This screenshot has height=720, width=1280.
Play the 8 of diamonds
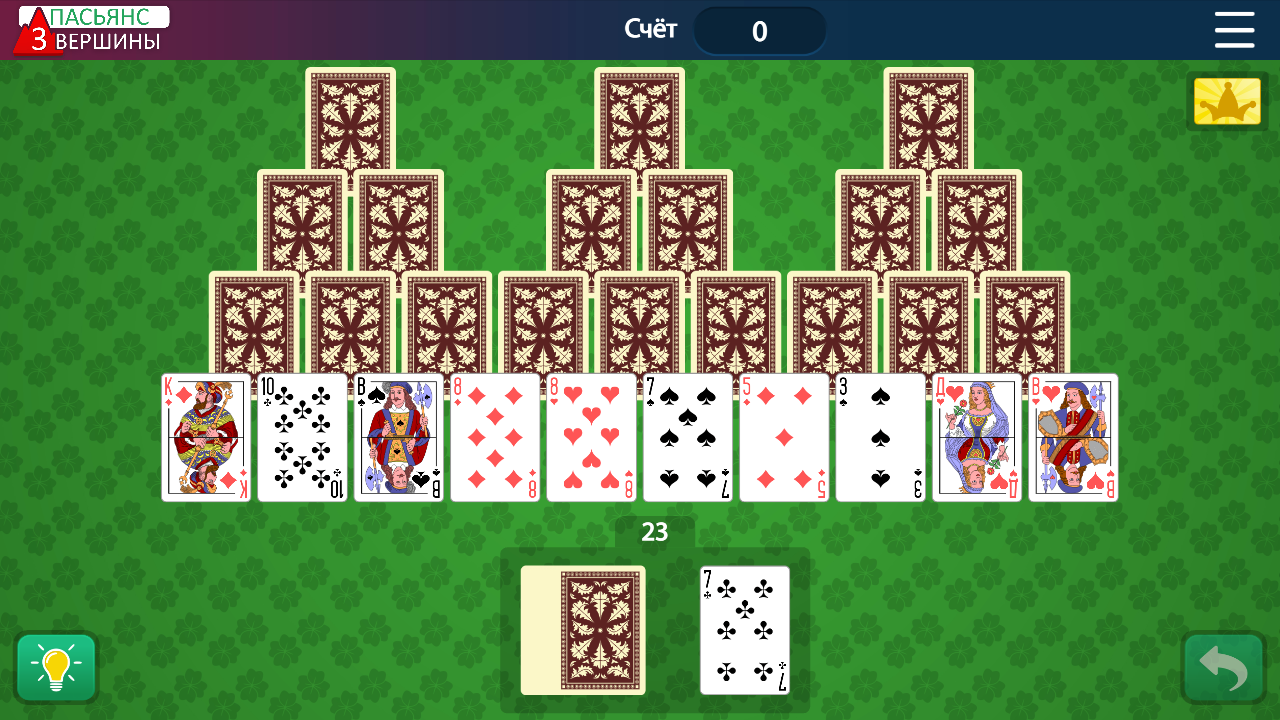[496, 438]
